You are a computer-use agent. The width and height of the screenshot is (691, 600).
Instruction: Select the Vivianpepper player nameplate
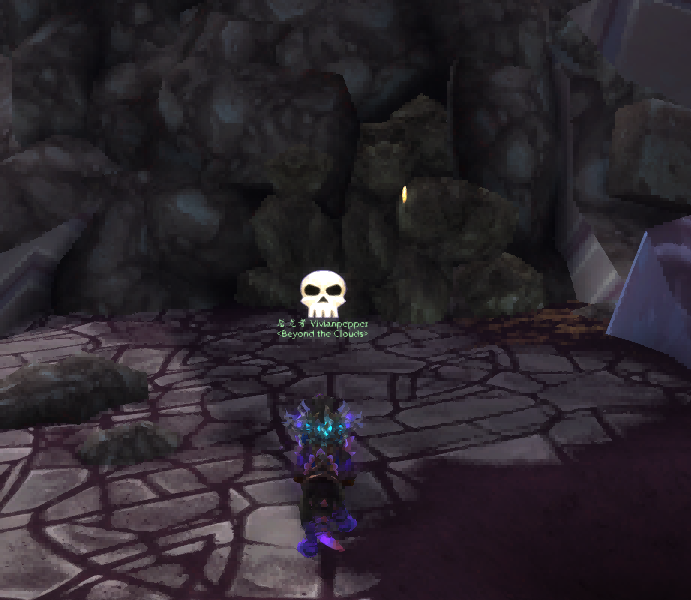pyautogui.click(x=337, y=324)
